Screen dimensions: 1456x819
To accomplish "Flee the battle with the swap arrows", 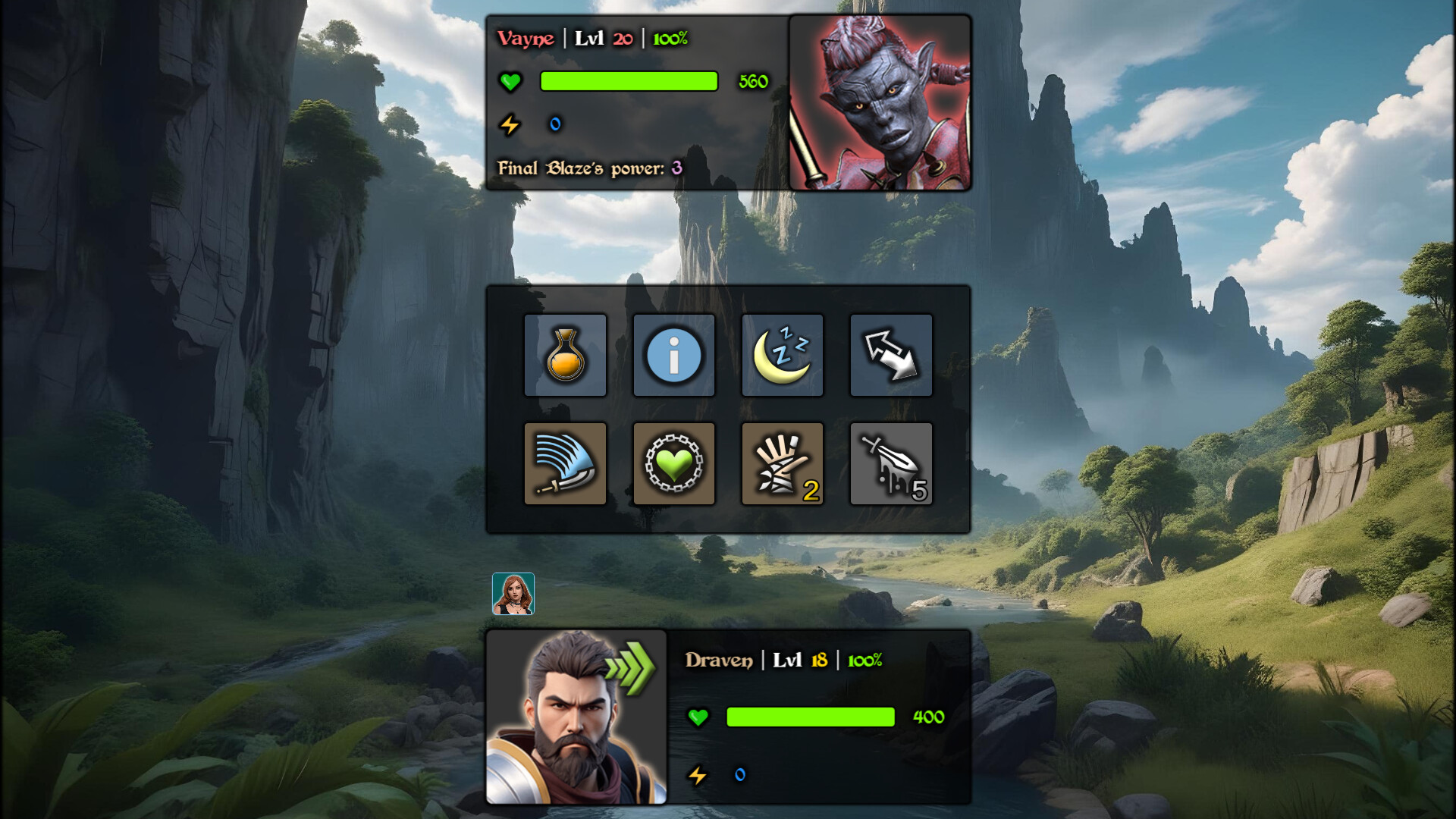I will click(x=891, y=355).
